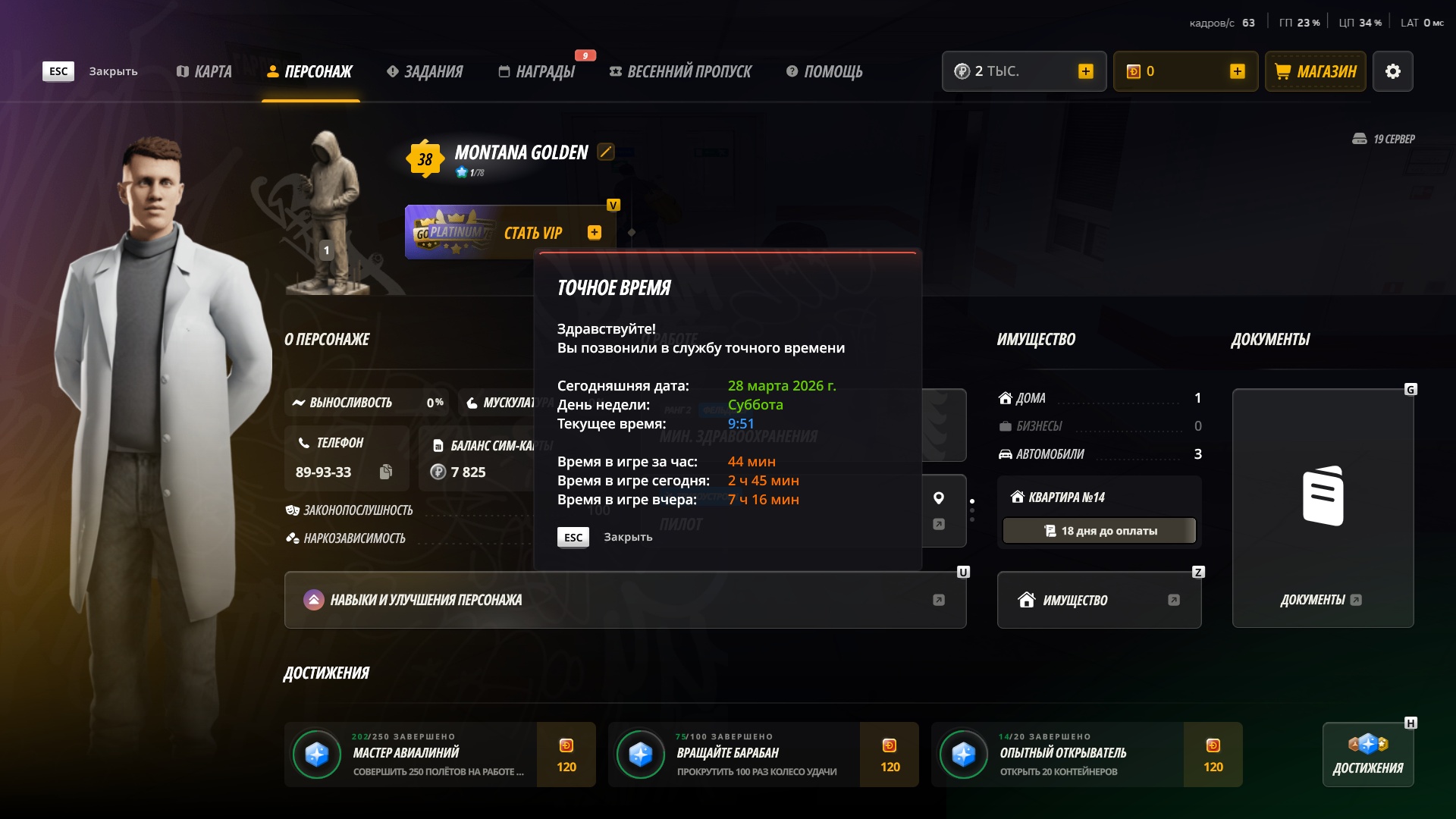Screen dimensions: 1456x819
Task: Add rubles with the plus button beside 2 тыс.
Action: click(x=1085, y=71)
